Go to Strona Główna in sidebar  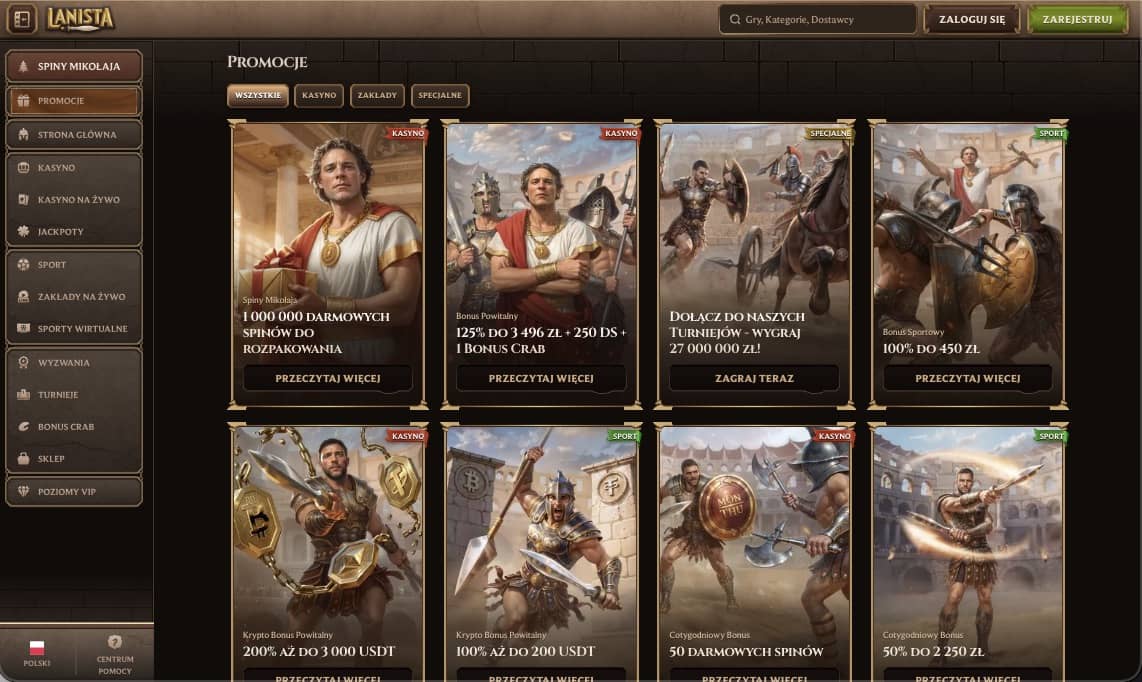point(74,134)
